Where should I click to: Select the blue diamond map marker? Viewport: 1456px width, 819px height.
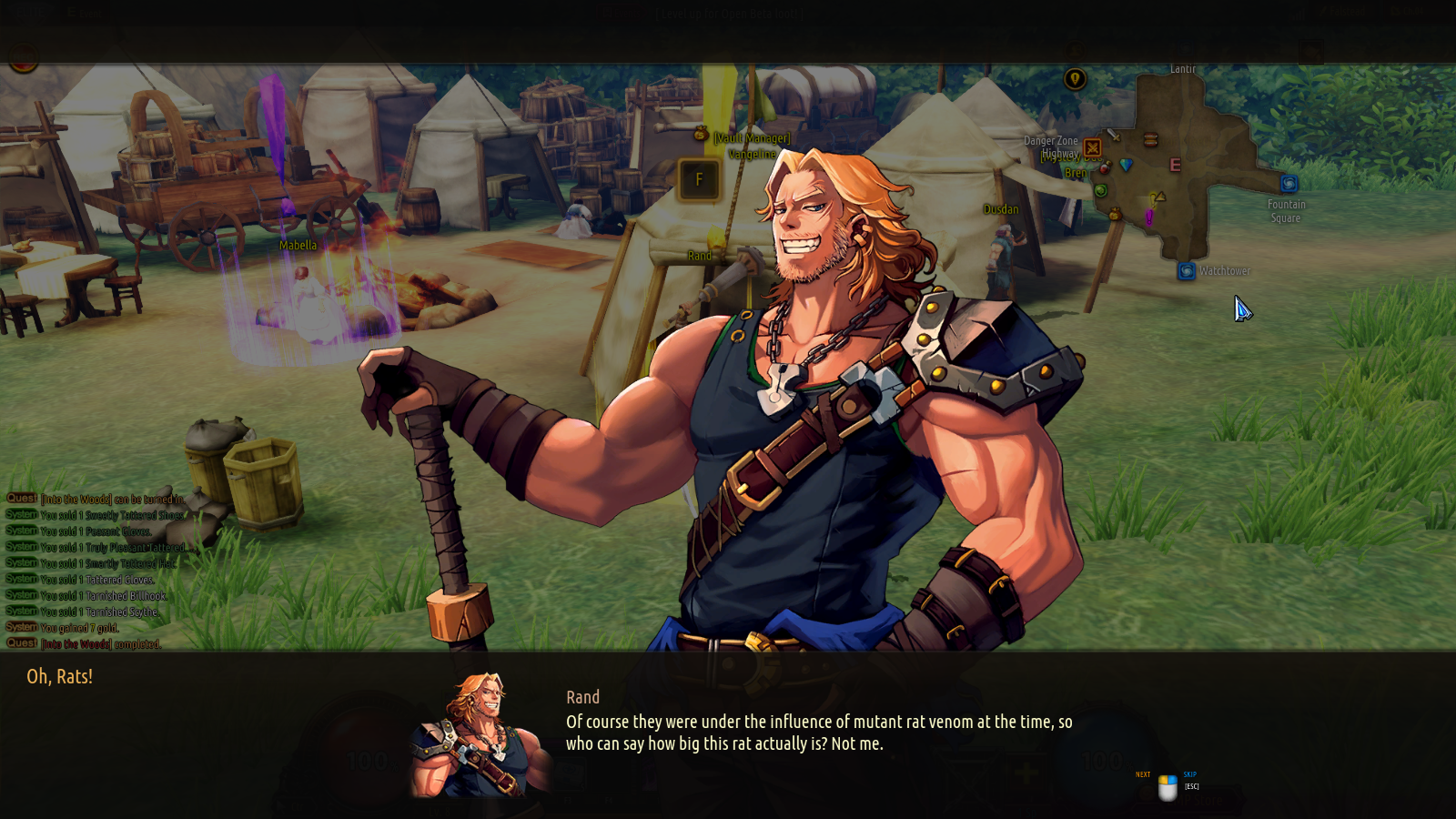pos(1127,165)
